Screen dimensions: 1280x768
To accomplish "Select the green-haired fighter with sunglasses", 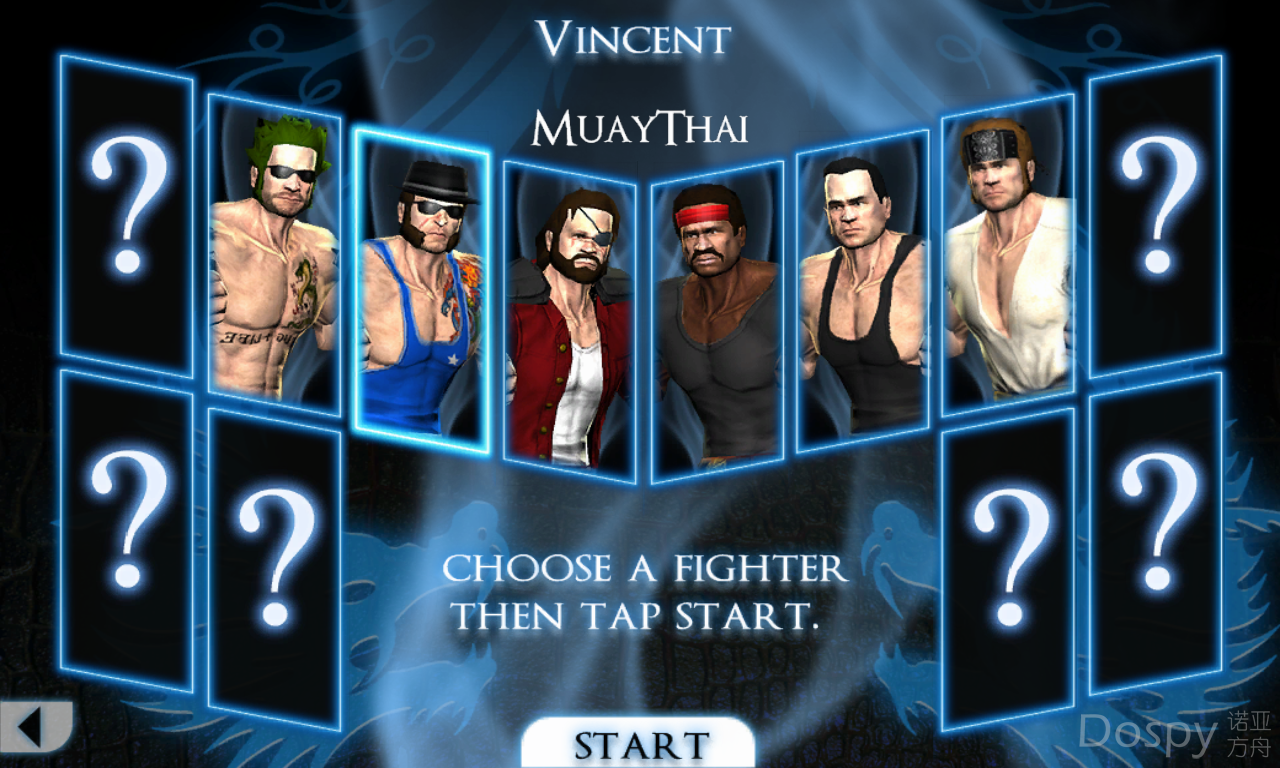I will 274,258.
